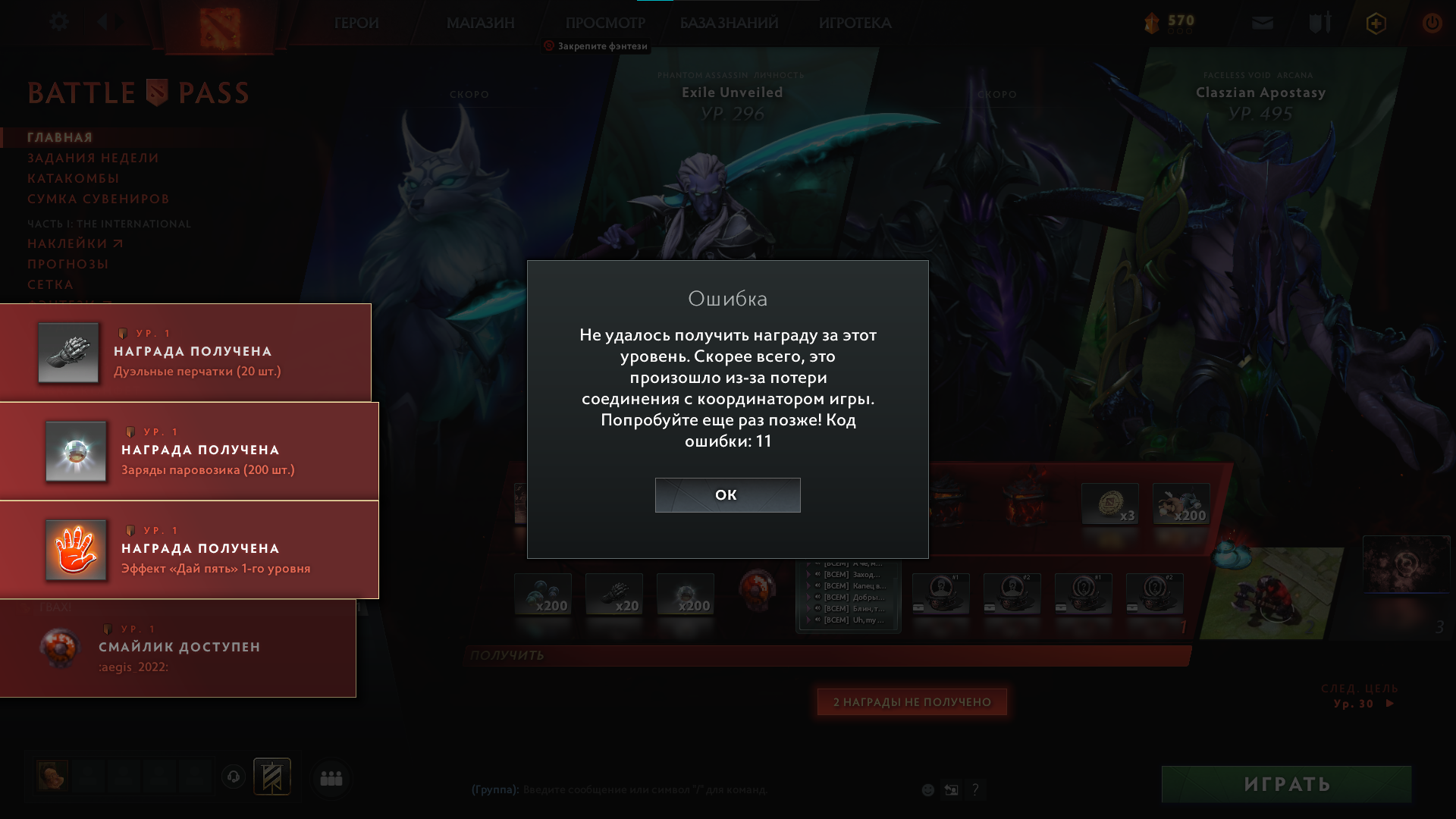Viewport: 1456px width, 819px height.
Task: Expand НАКЛЕЙКИ with its arrow
Action: coord(118,243)
